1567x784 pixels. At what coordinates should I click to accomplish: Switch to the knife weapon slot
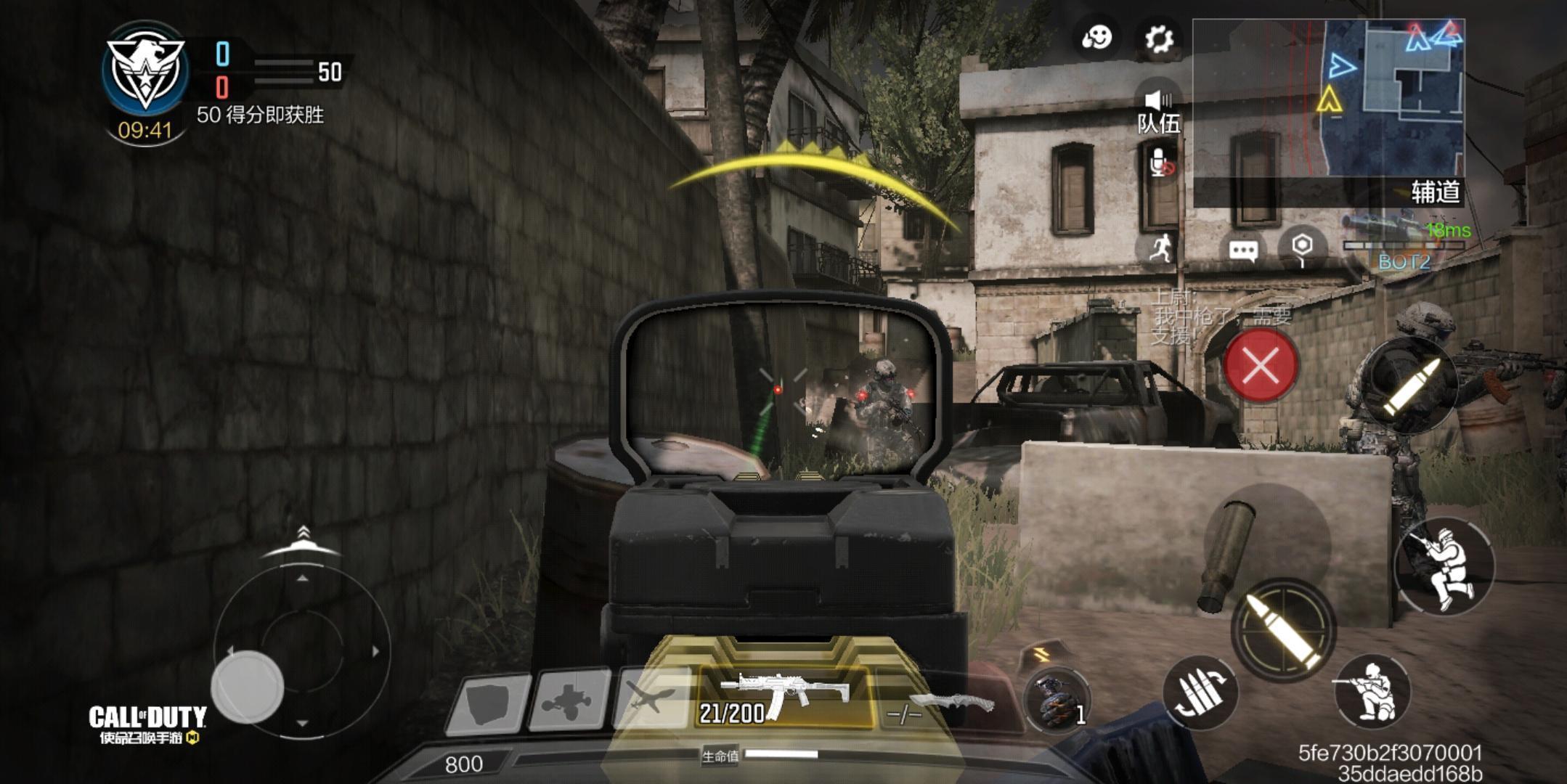point(944,704)
